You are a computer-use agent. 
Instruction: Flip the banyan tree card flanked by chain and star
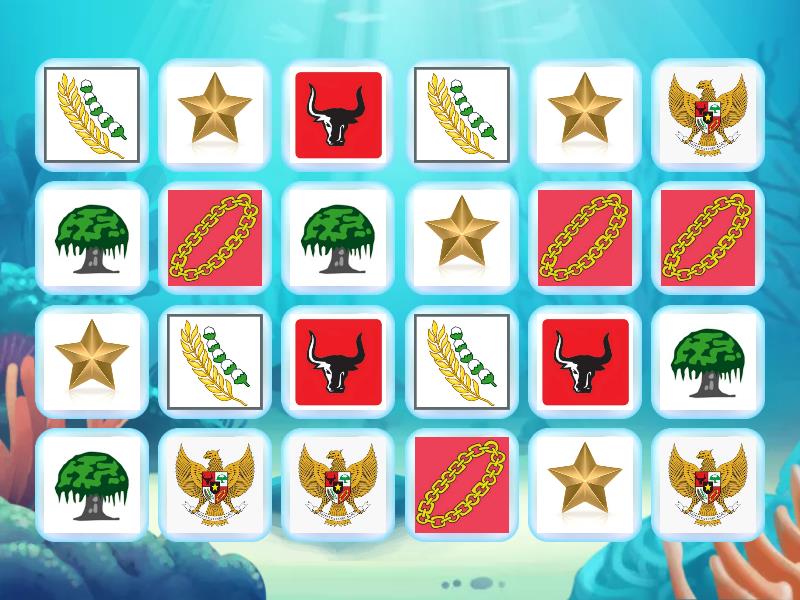point(338,237)
